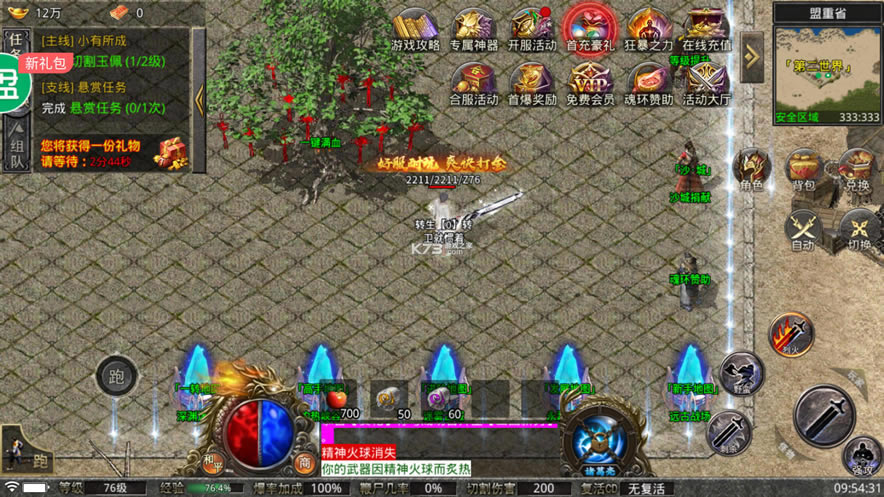Open the 活动大厅 activity hall

point(707,82)
